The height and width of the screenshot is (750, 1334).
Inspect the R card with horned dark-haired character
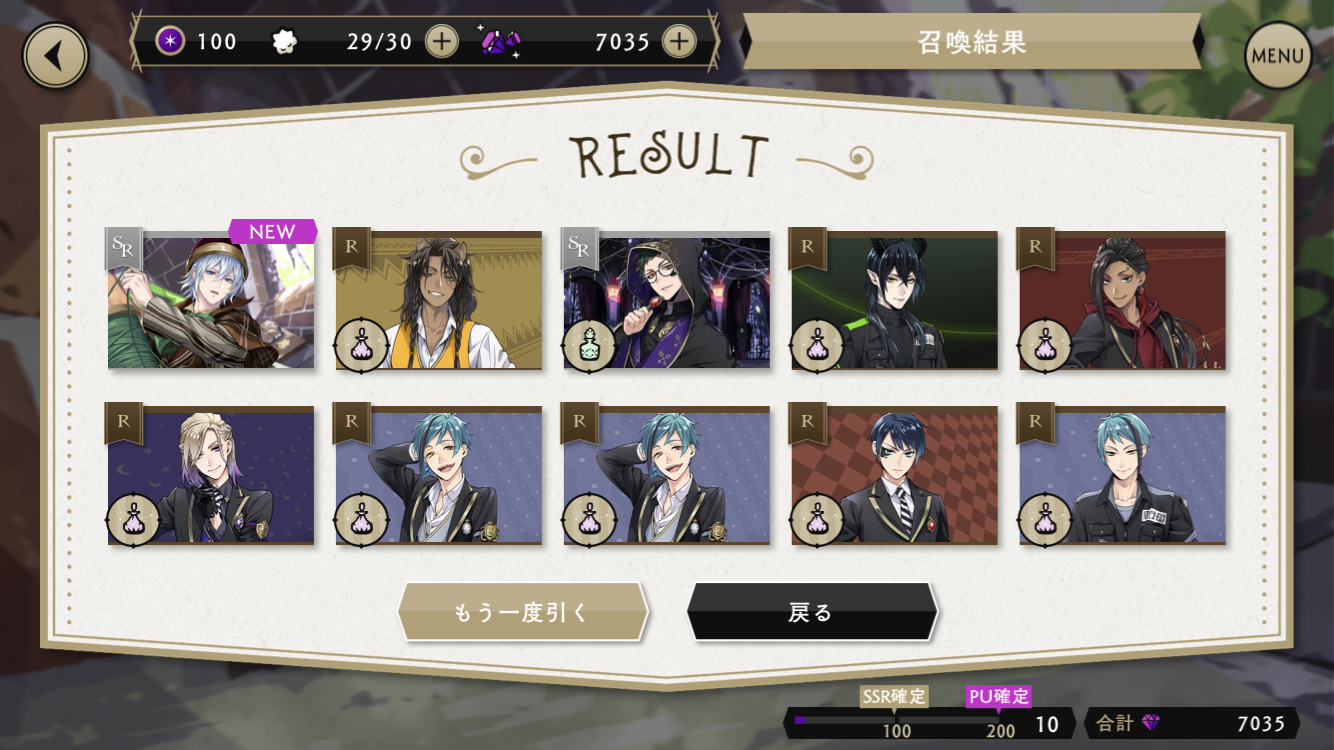tap(895, 302)
